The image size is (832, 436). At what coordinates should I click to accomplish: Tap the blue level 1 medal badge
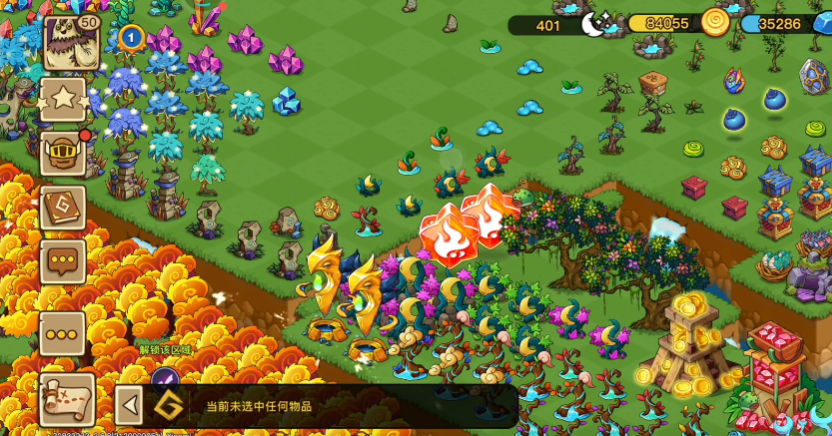(130, 39)
